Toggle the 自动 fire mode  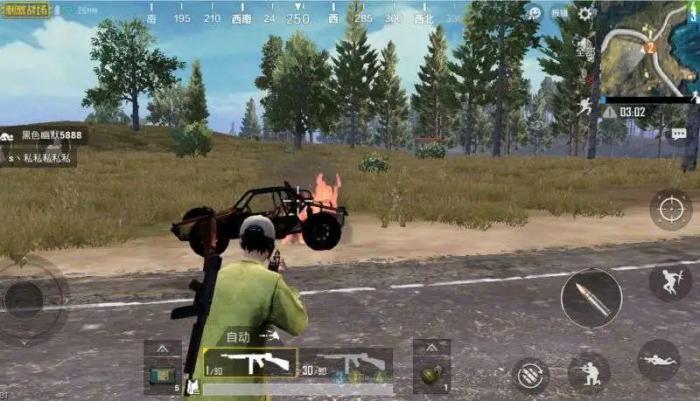click(x=240, y=337)
